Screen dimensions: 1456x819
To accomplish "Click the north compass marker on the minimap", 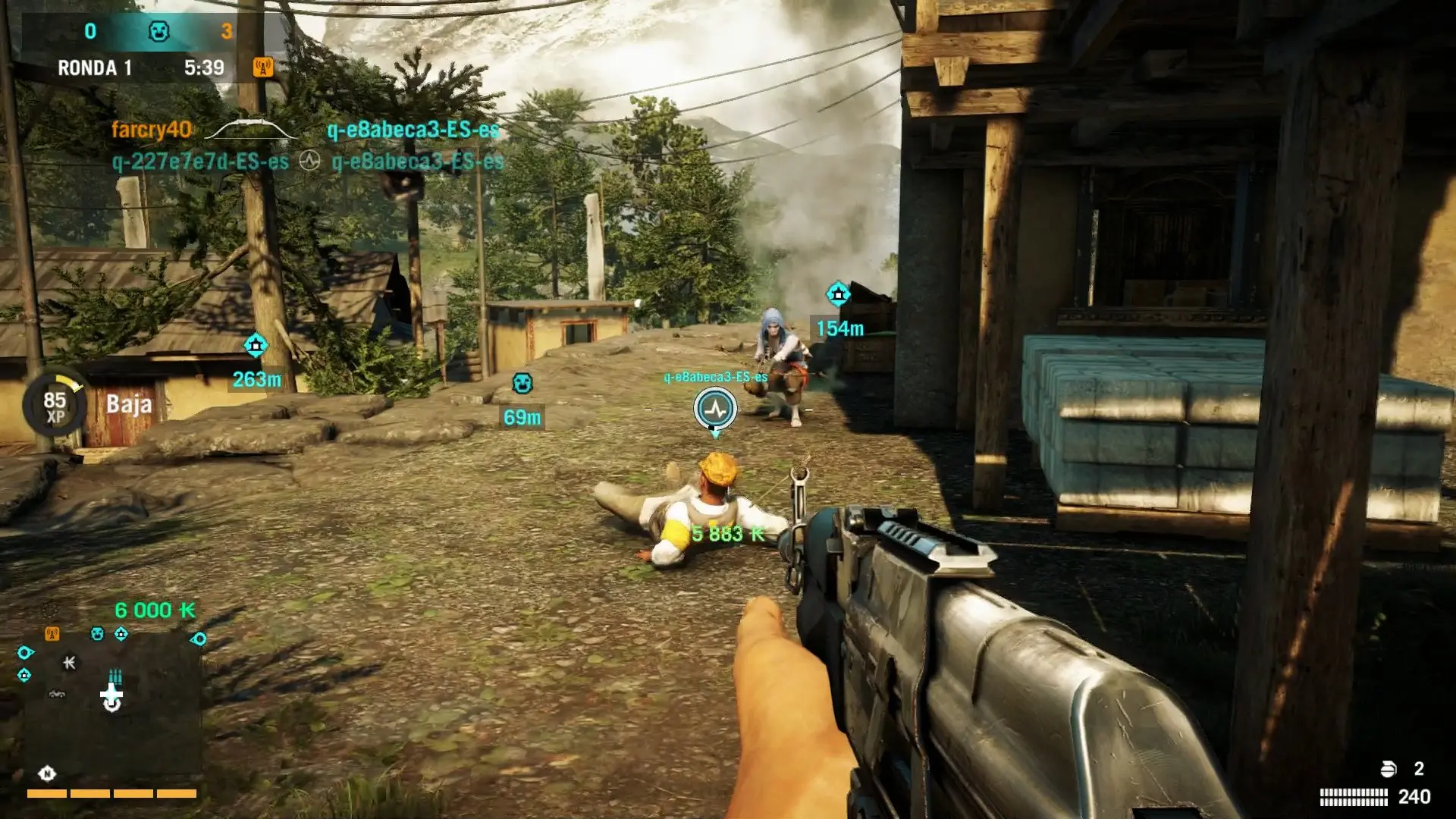I will click(47, 773).
